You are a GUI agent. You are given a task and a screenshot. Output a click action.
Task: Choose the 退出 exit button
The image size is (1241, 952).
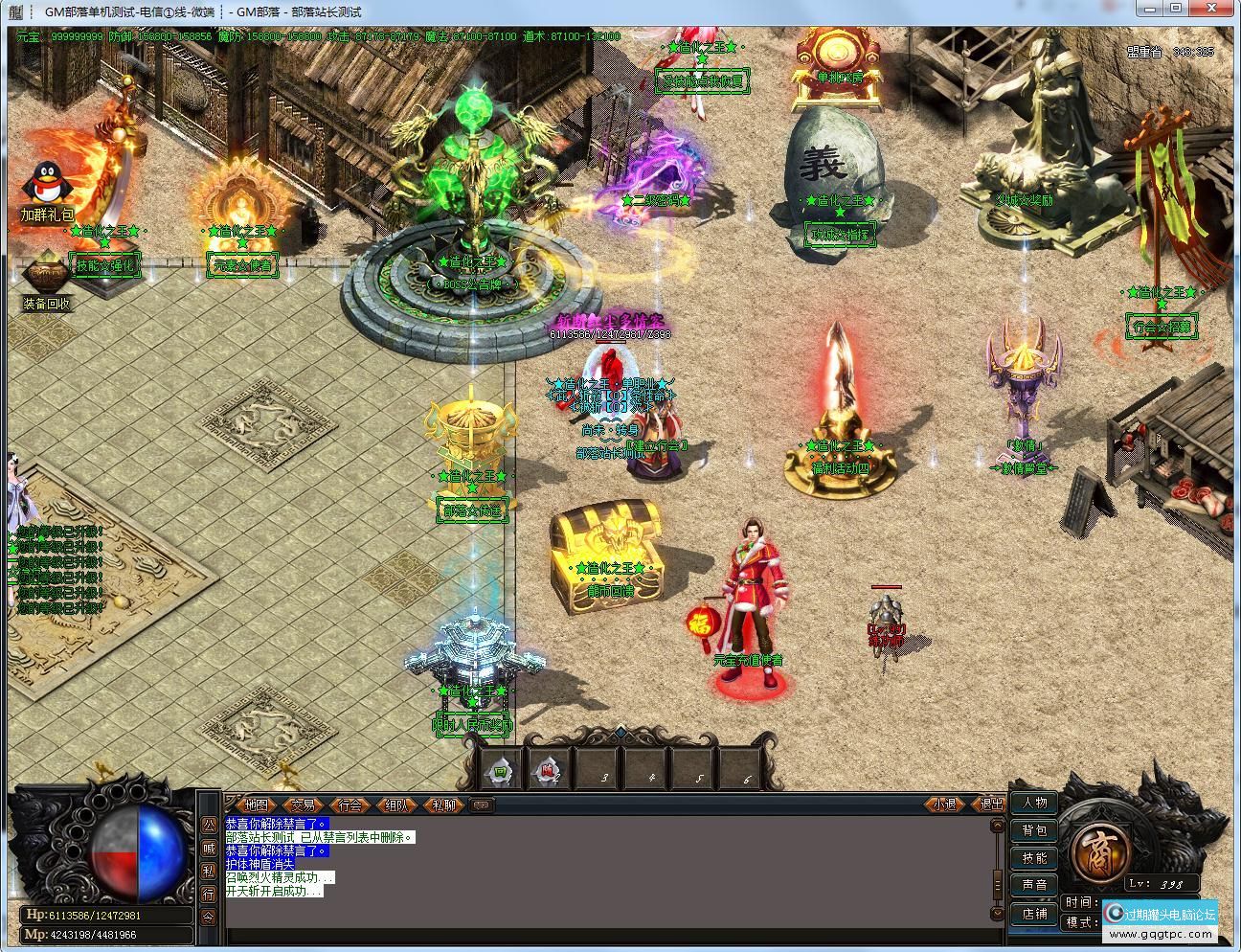pos(990,804)
